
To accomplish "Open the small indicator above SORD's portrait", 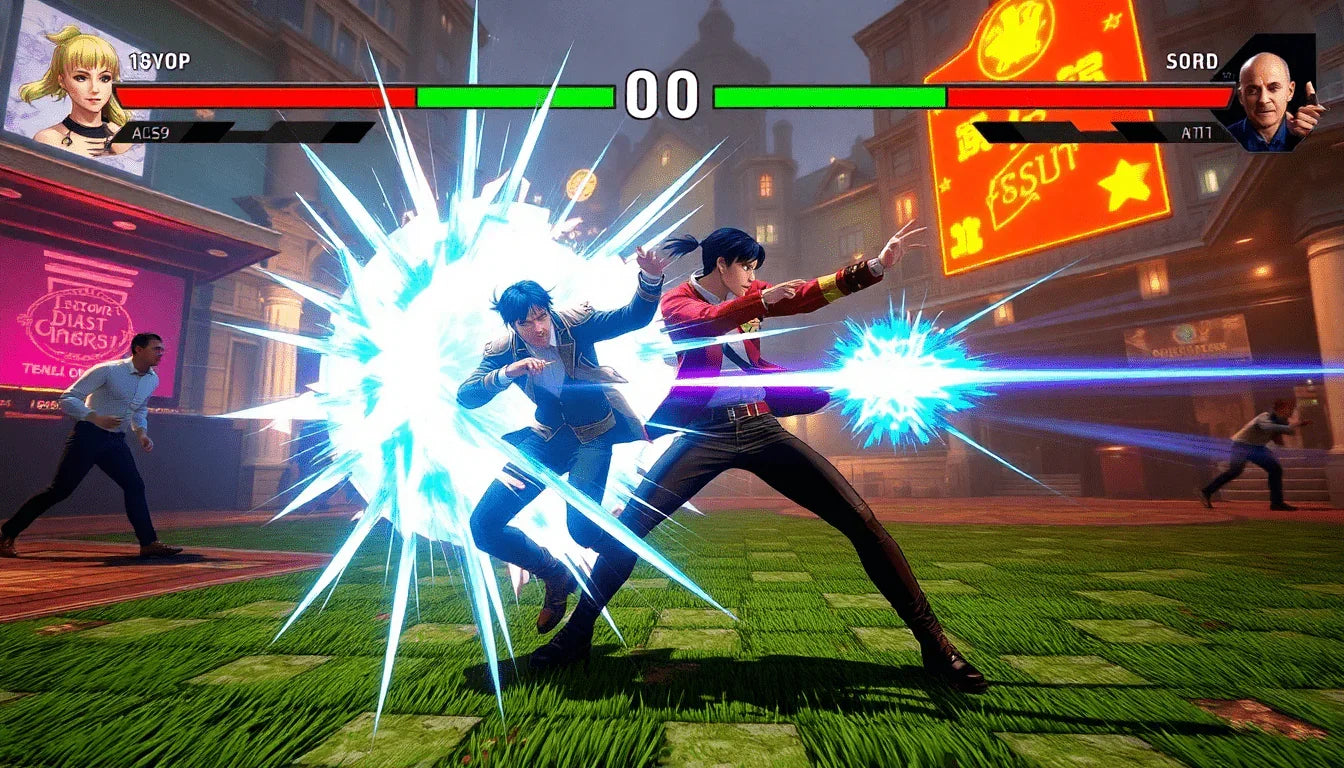I will pyautogui.click(x=1224, y=73).
